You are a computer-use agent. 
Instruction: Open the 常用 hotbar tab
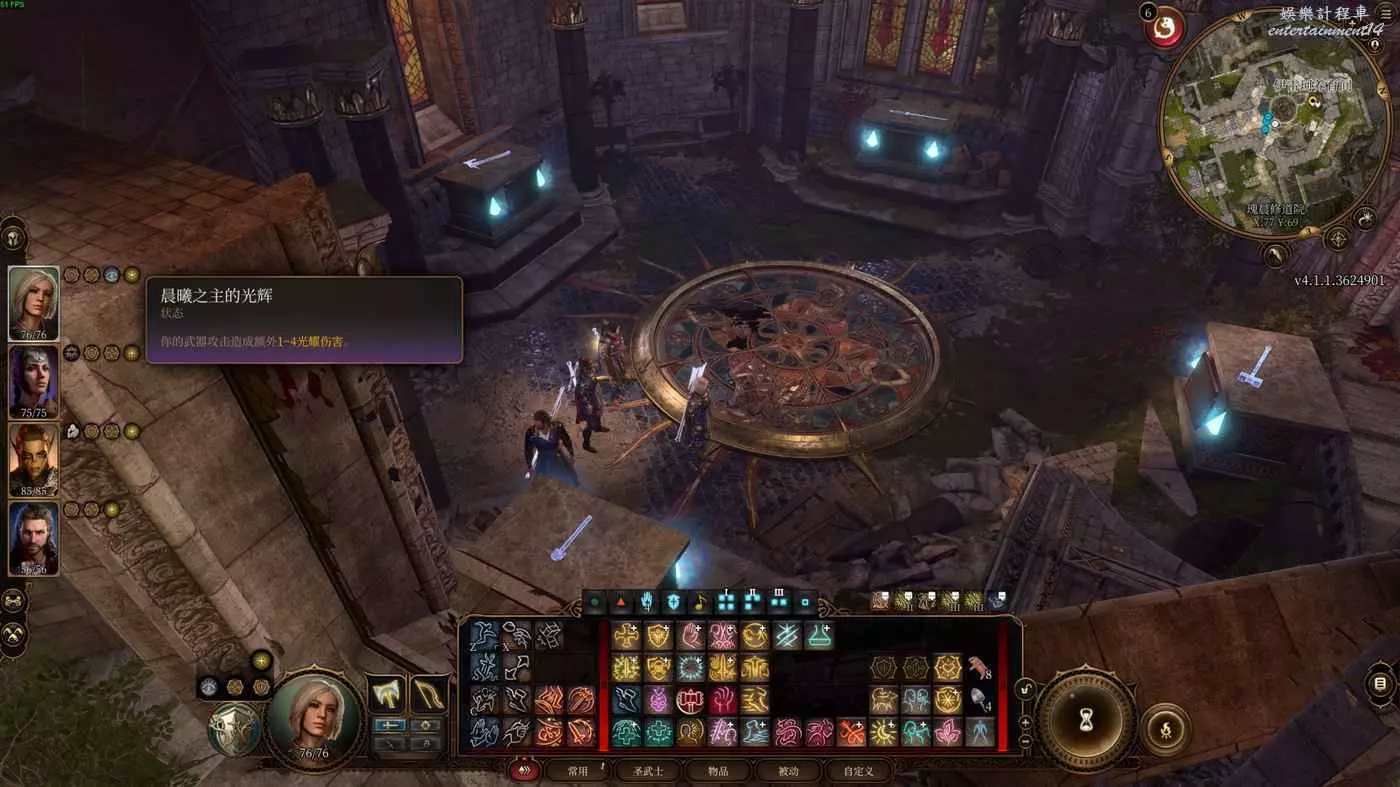tap(578, 771)
